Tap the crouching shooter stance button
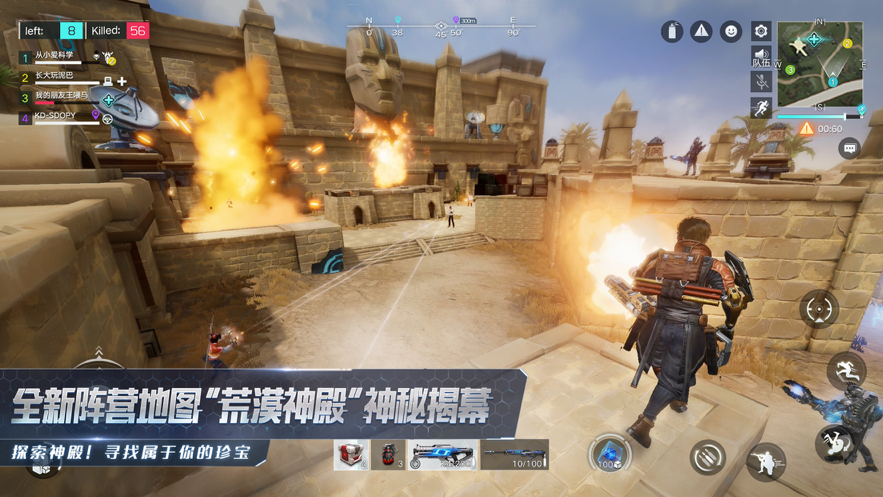883x497 pixels. coord(765,461)
